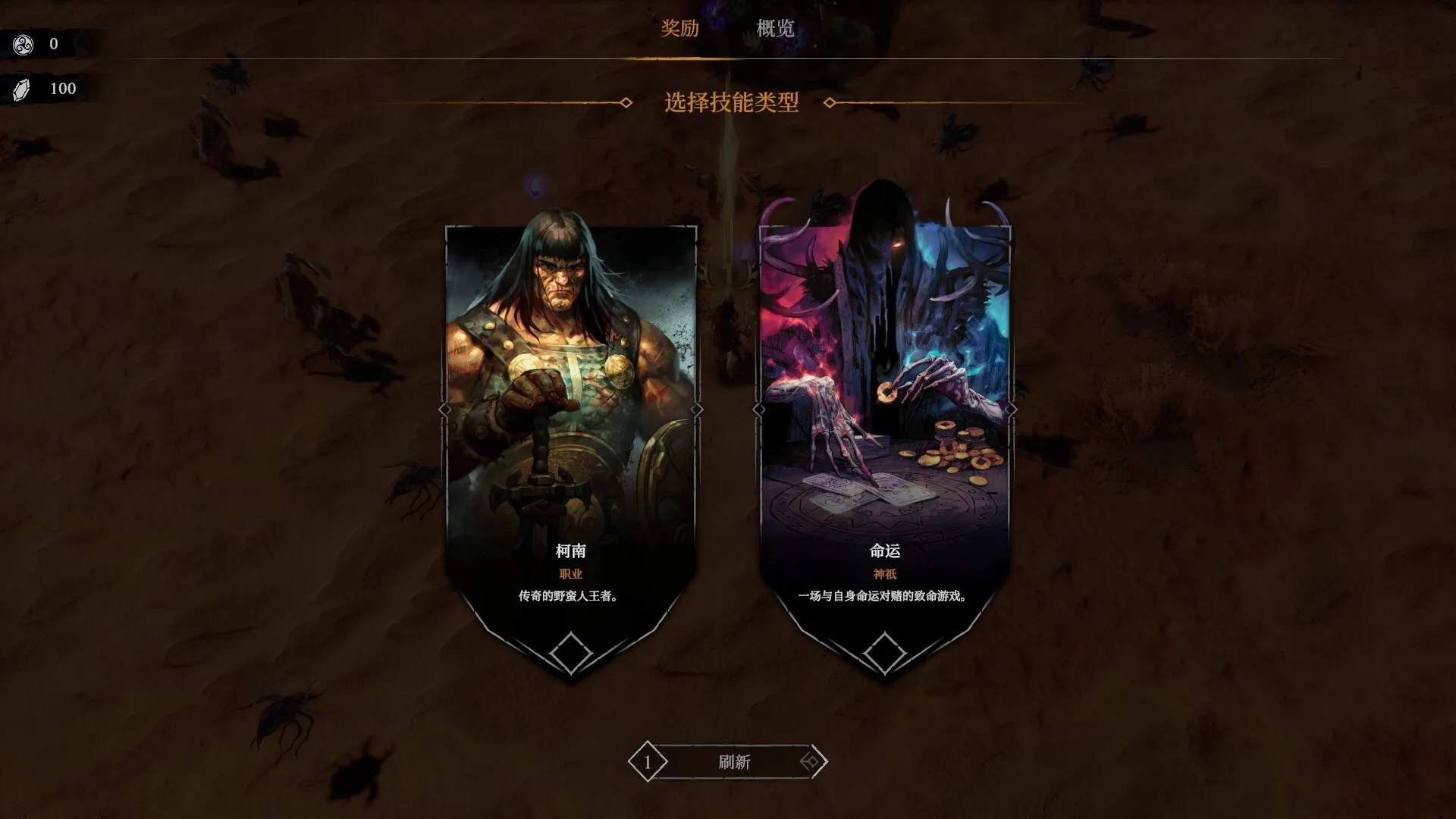Viewport: 1456px width, 819px height.
Task: Click the right arrow on the 命运 card edge
Action: coord(1013,409)
